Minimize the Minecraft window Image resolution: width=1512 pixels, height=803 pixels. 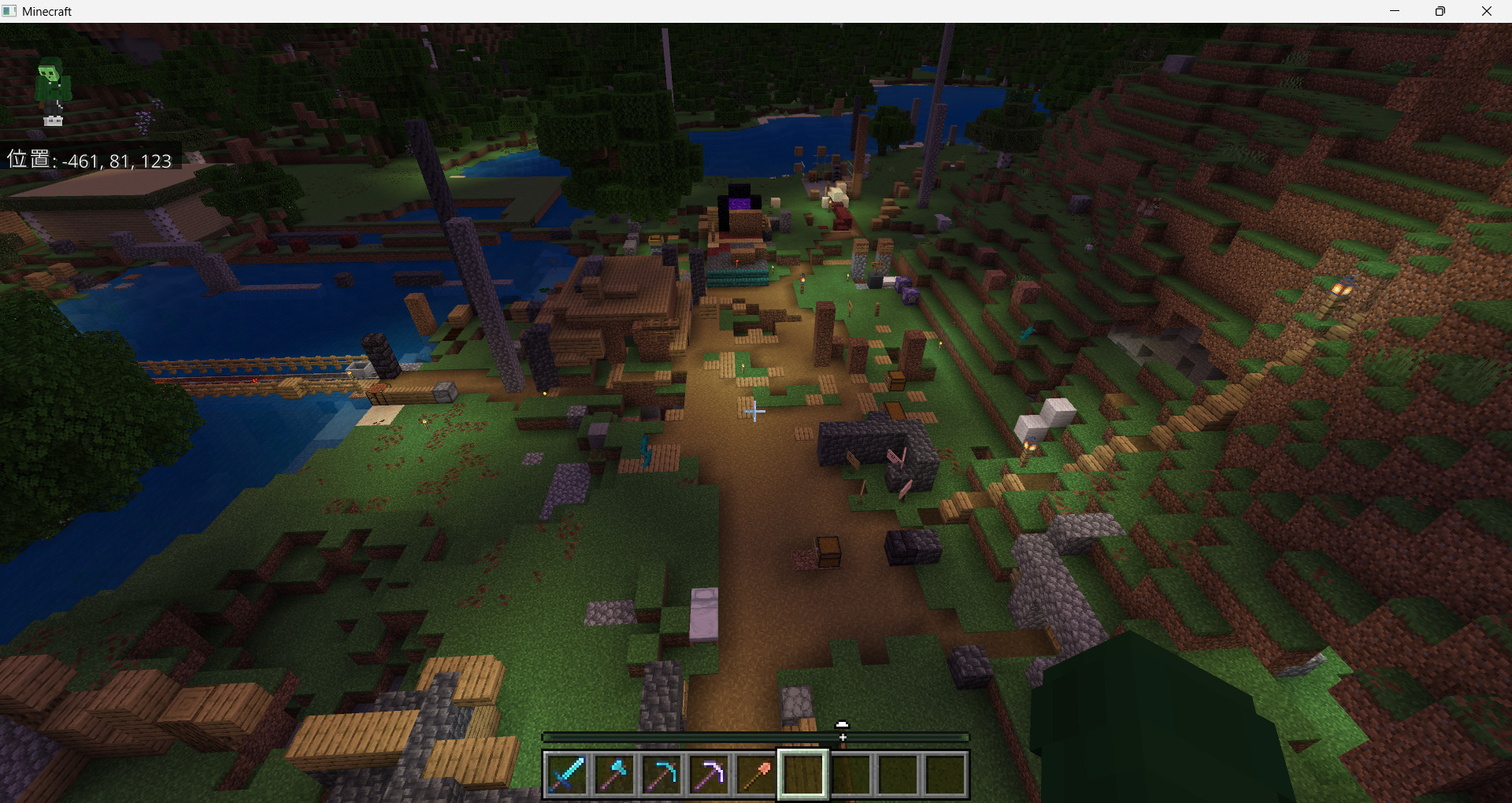coord(1395,11)
